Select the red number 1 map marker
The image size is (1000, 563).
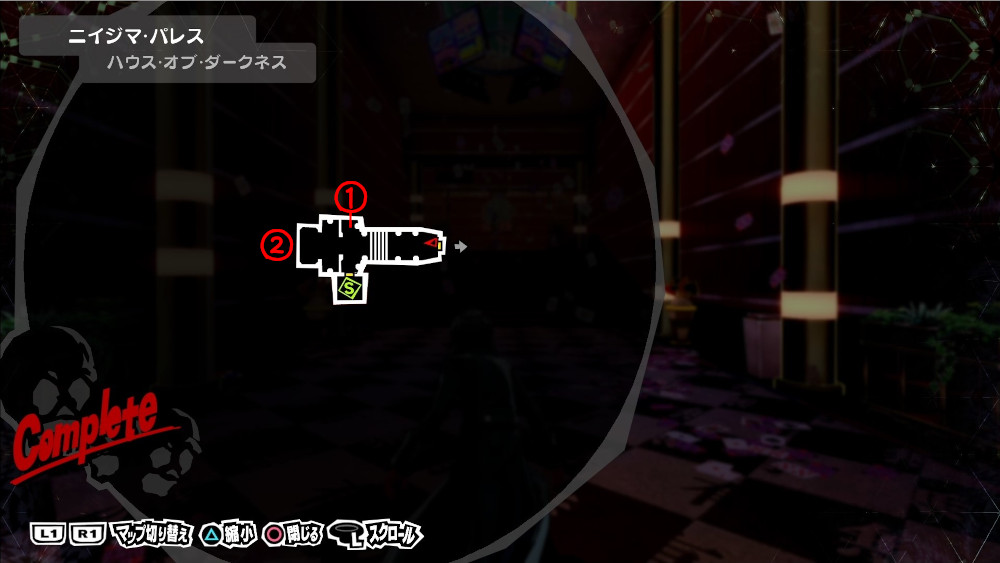[351, 196]
